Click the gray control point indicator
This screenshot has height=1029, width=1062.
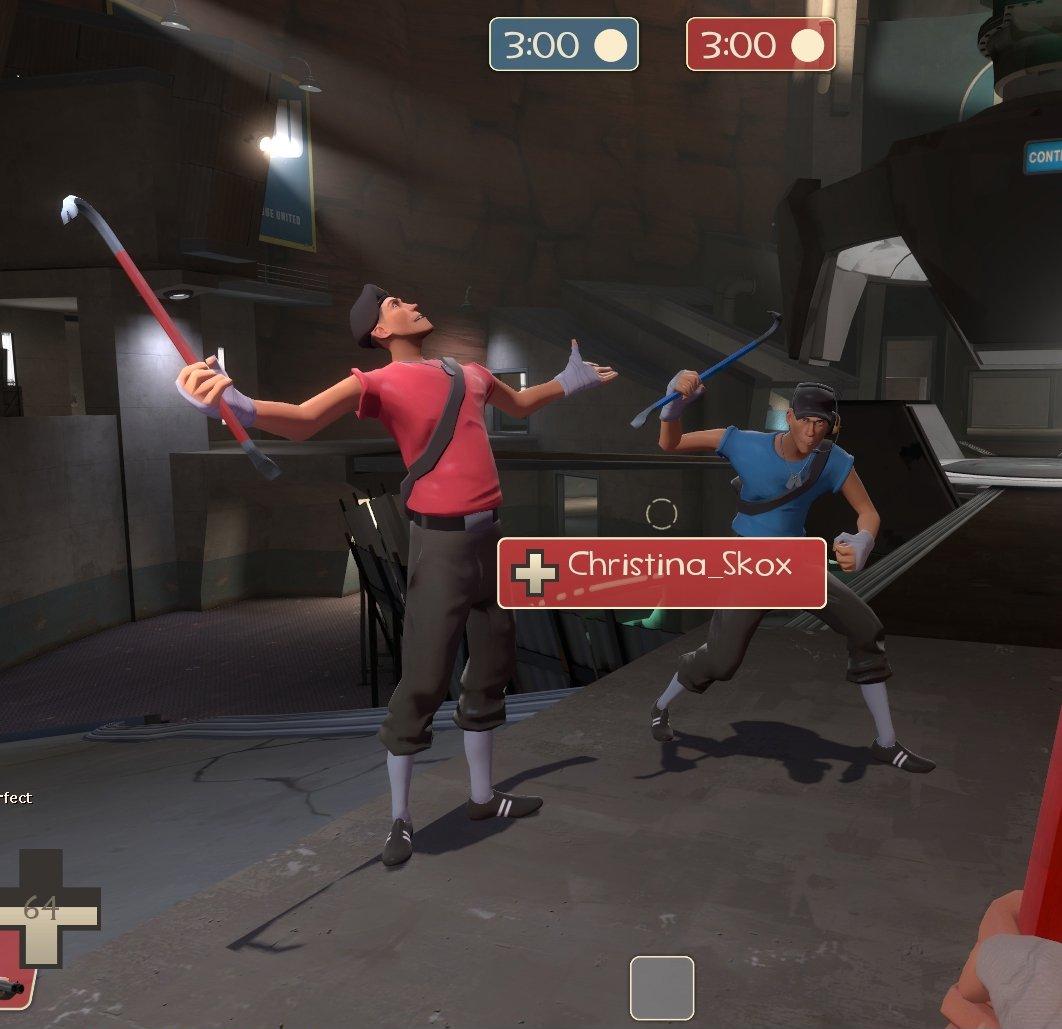(x=661, y=987)
